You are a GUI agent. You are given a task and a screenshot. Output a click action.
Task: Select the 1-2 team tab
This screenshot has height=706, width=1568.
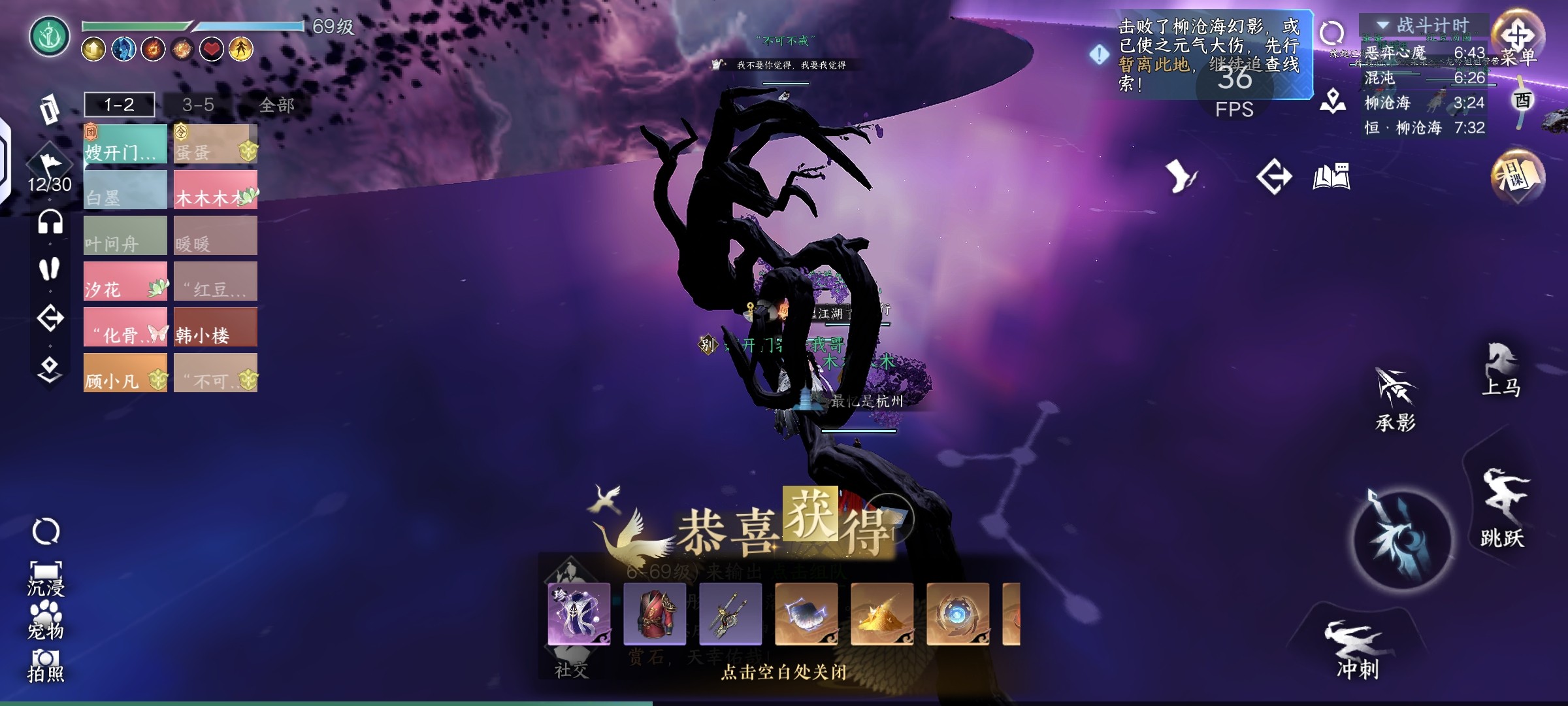tap(120, 105)
